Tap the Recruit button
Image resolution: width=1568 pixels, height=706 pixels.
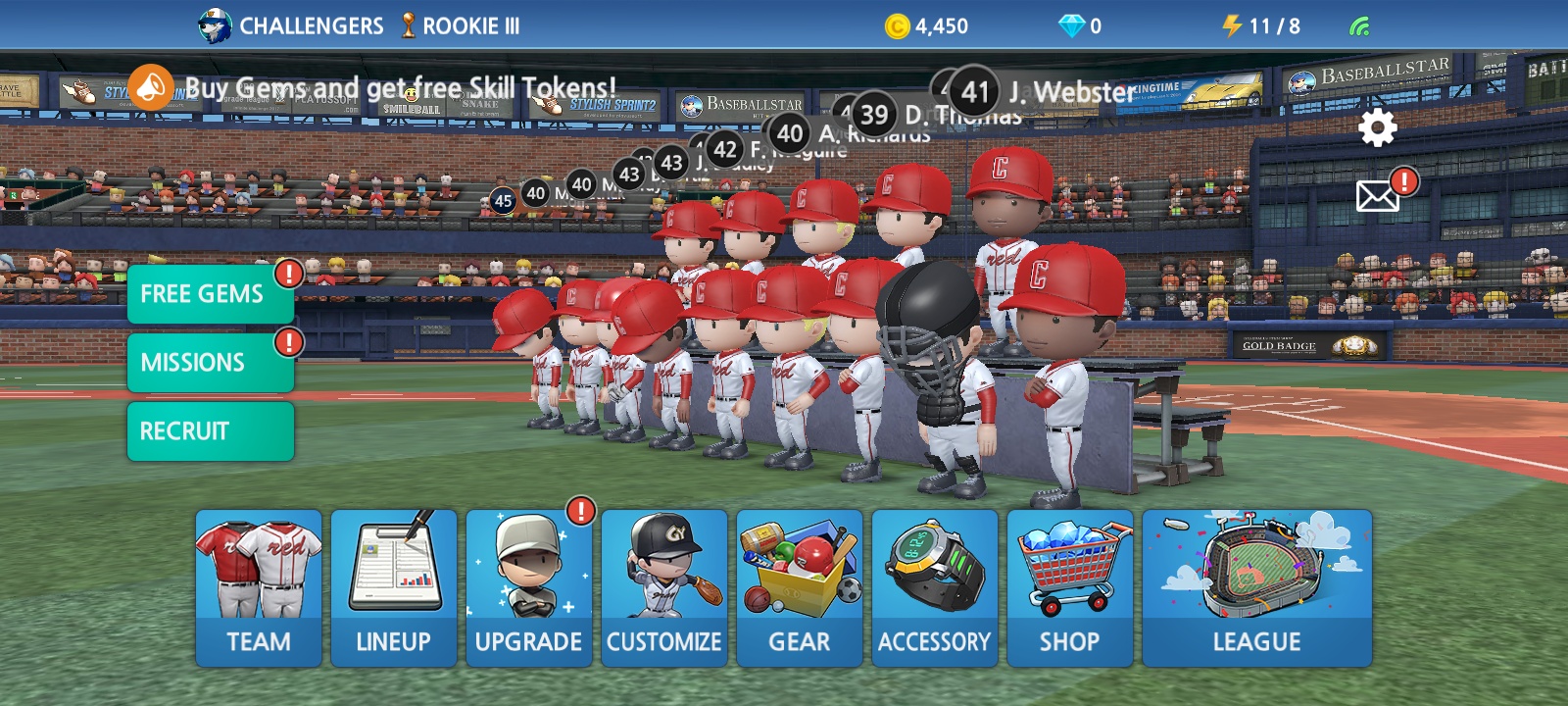[210, 430]
